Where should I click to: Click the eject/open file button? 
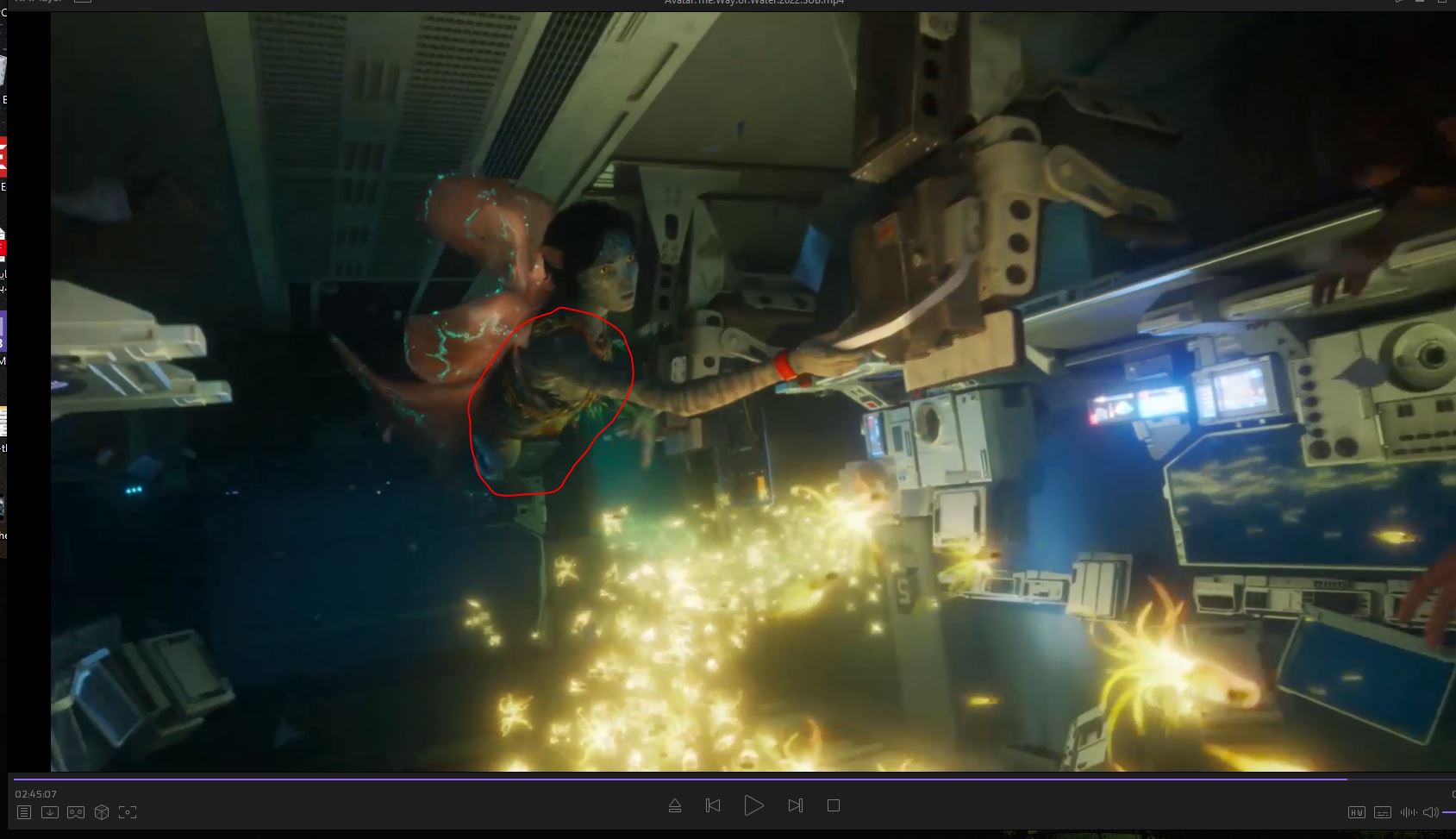675,805
